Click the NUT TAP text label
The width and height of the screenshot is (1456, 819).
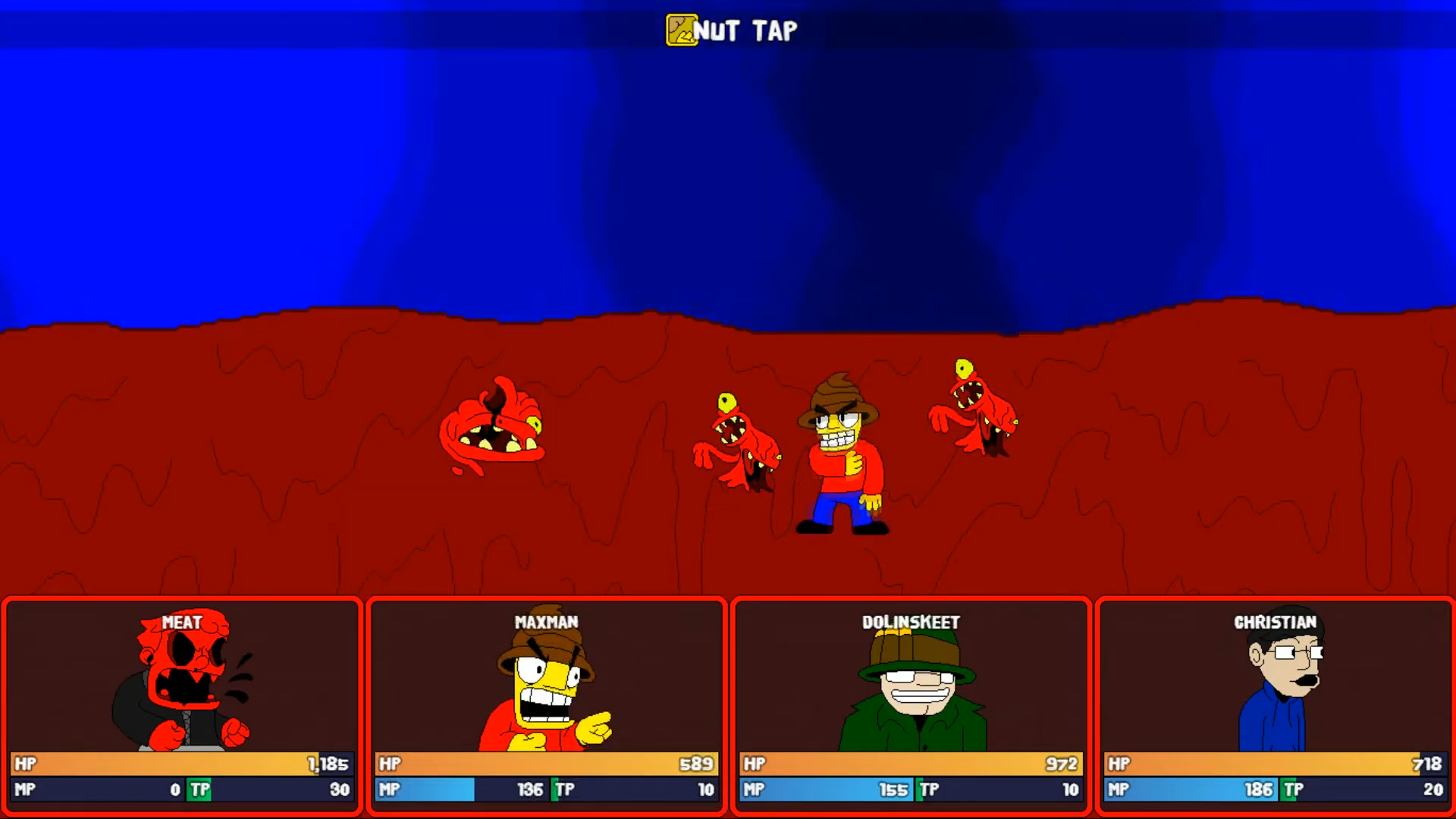(x=747, y=30)
